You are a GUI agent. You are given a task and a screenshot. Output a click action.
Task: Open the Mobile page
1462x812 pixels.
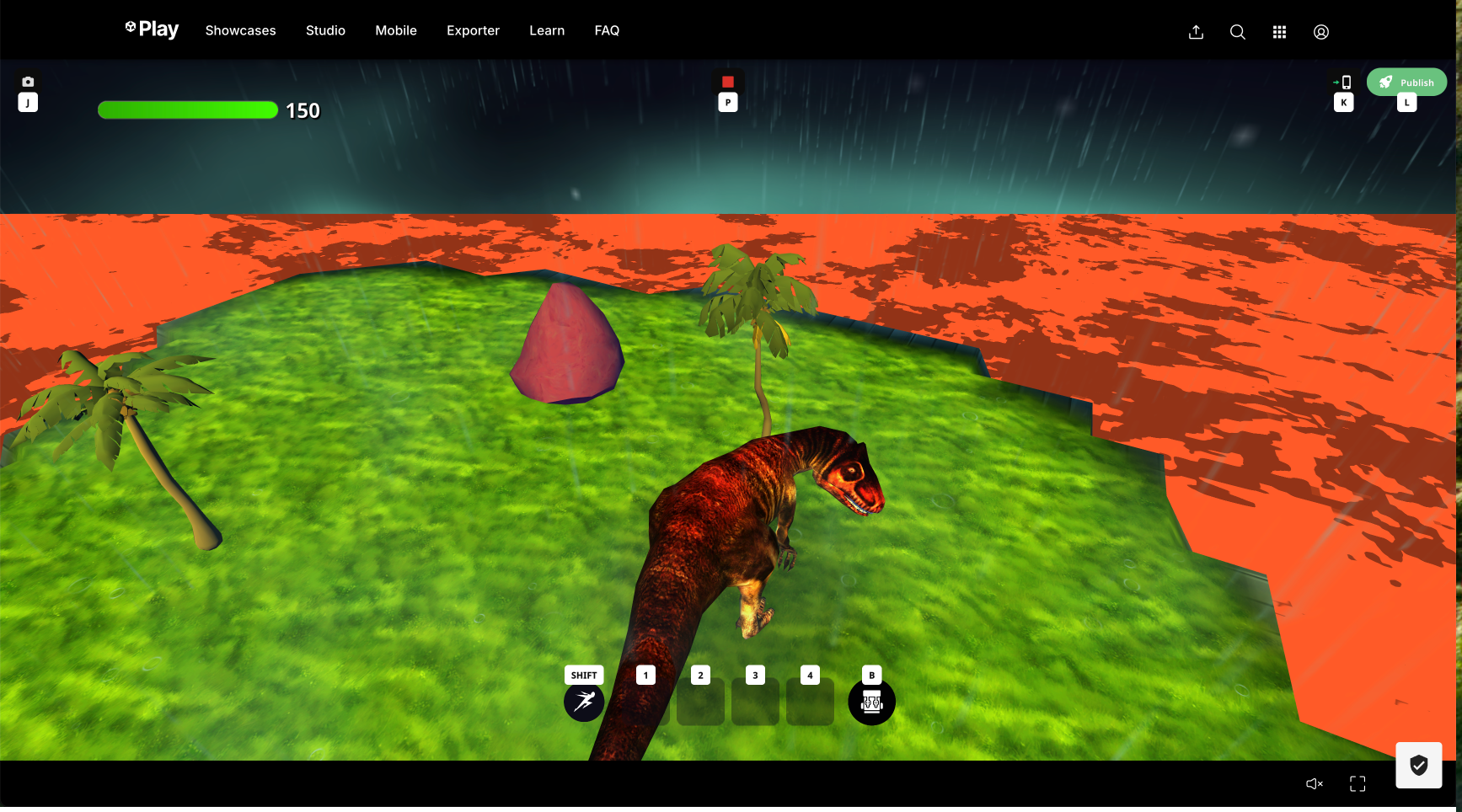click(x=396, y=30)
